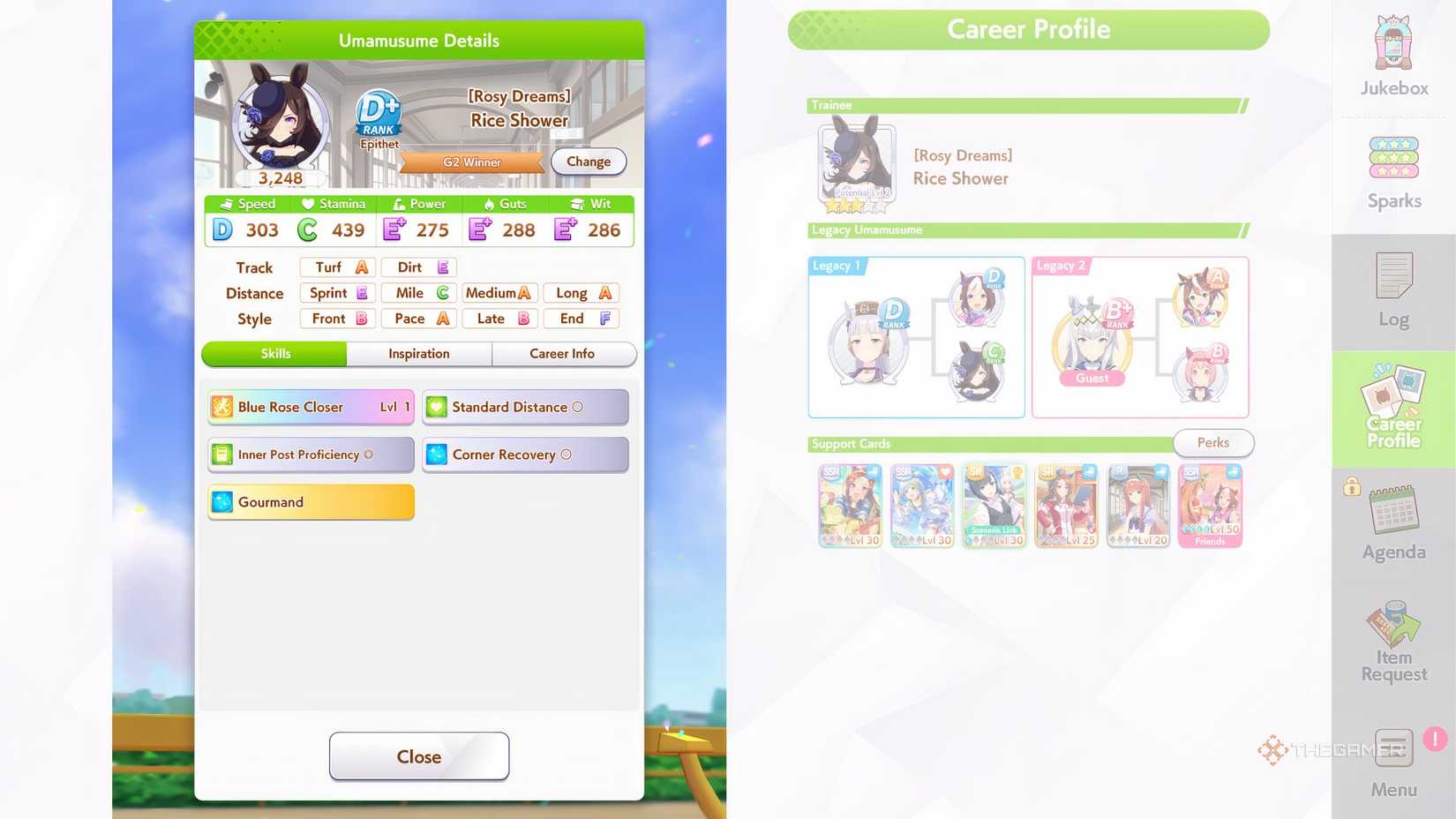Open the Agenda calendar icon
The width and height of the screenshot is (1456, 819).
point(1392,521)
